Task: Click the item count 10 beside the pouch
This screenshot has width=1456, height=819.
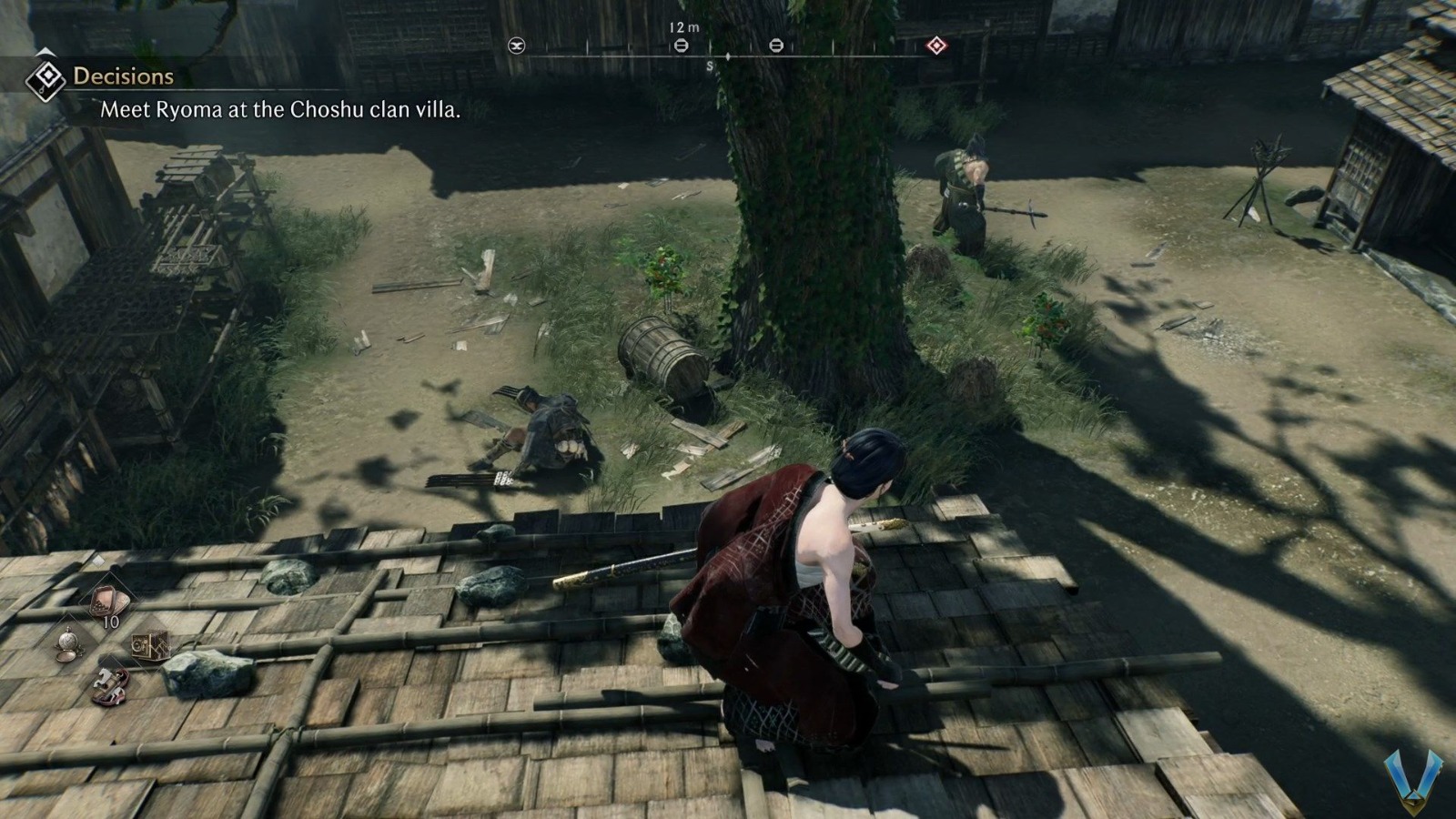Action: click(x=111, y=622)
